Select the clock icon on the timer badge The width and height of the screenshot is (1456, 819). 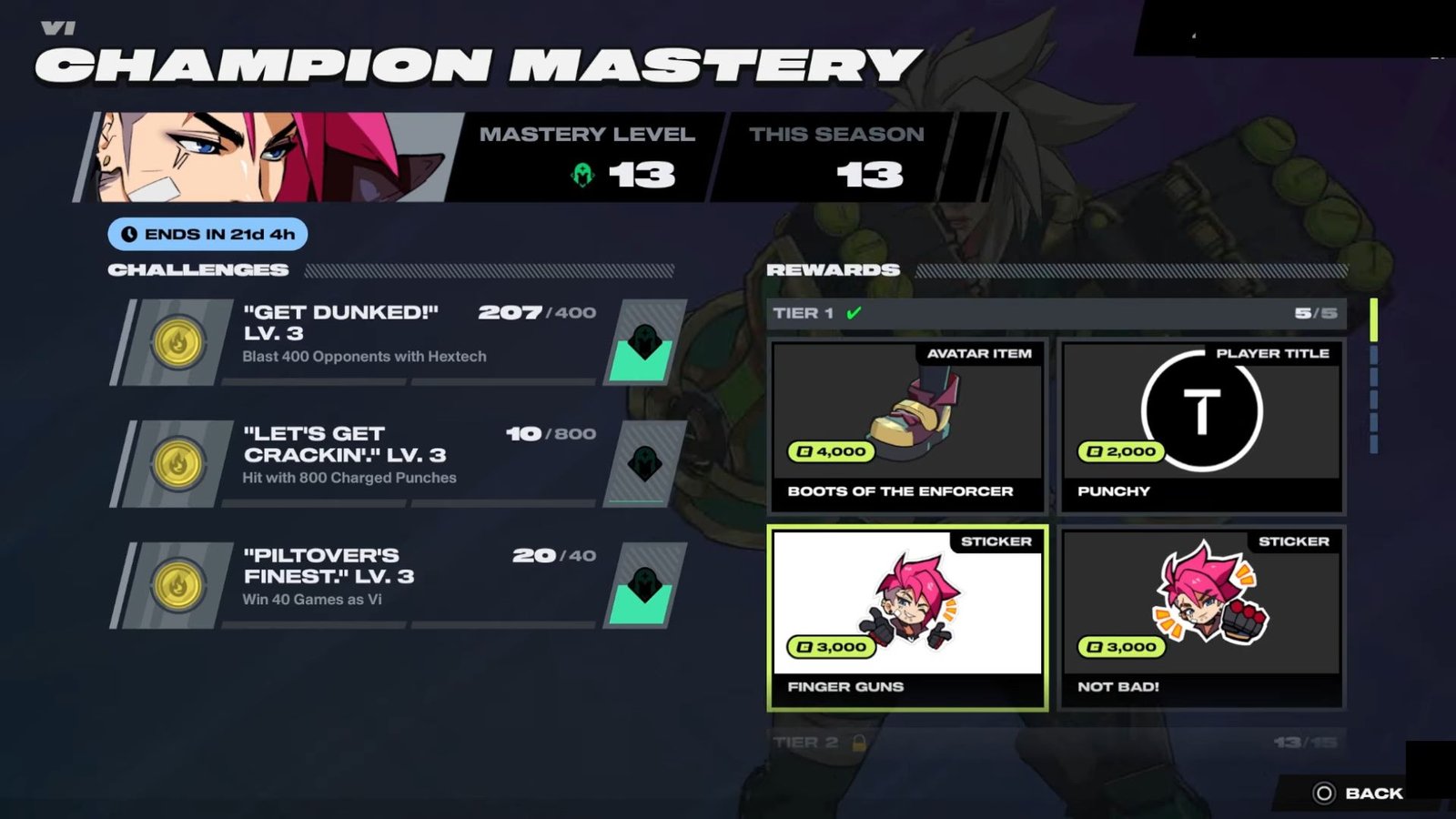pyautogui.click(x=130, y=234)
